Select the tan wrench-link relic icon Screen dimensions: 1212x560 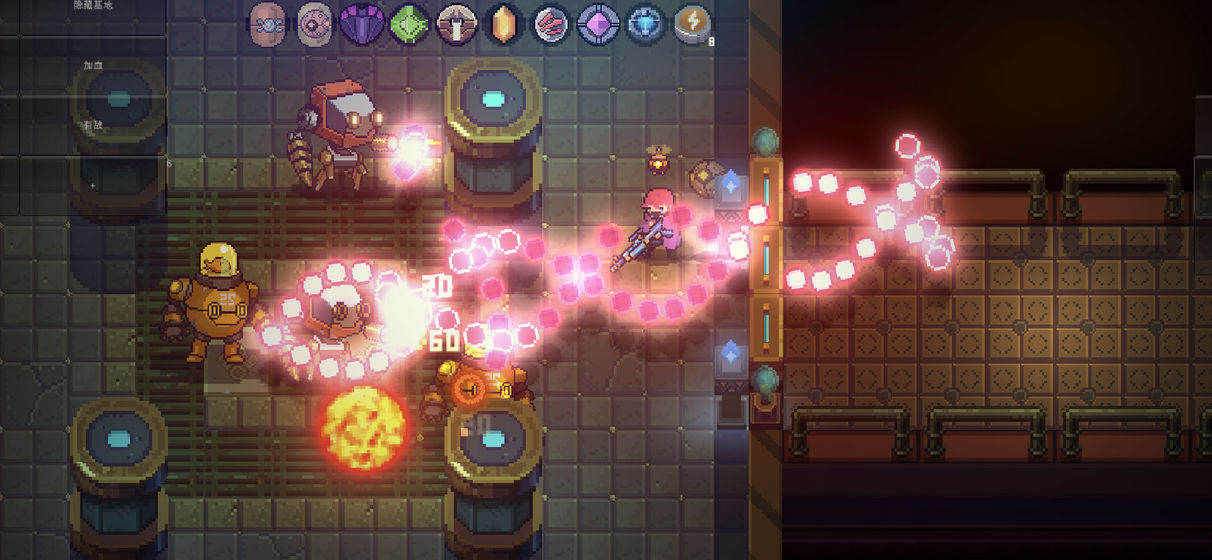click(268, 22)
